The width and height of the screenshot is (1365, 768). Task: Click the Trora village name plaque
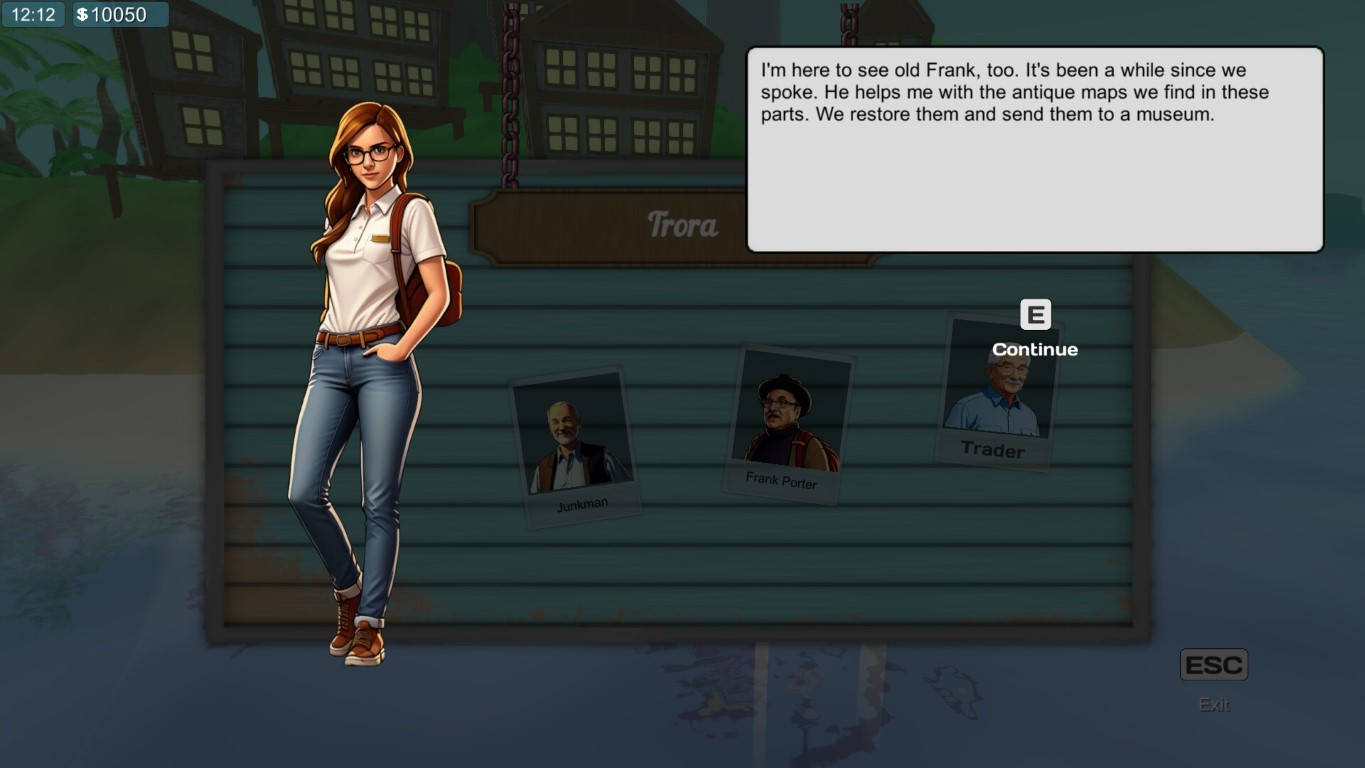(683, 224)
